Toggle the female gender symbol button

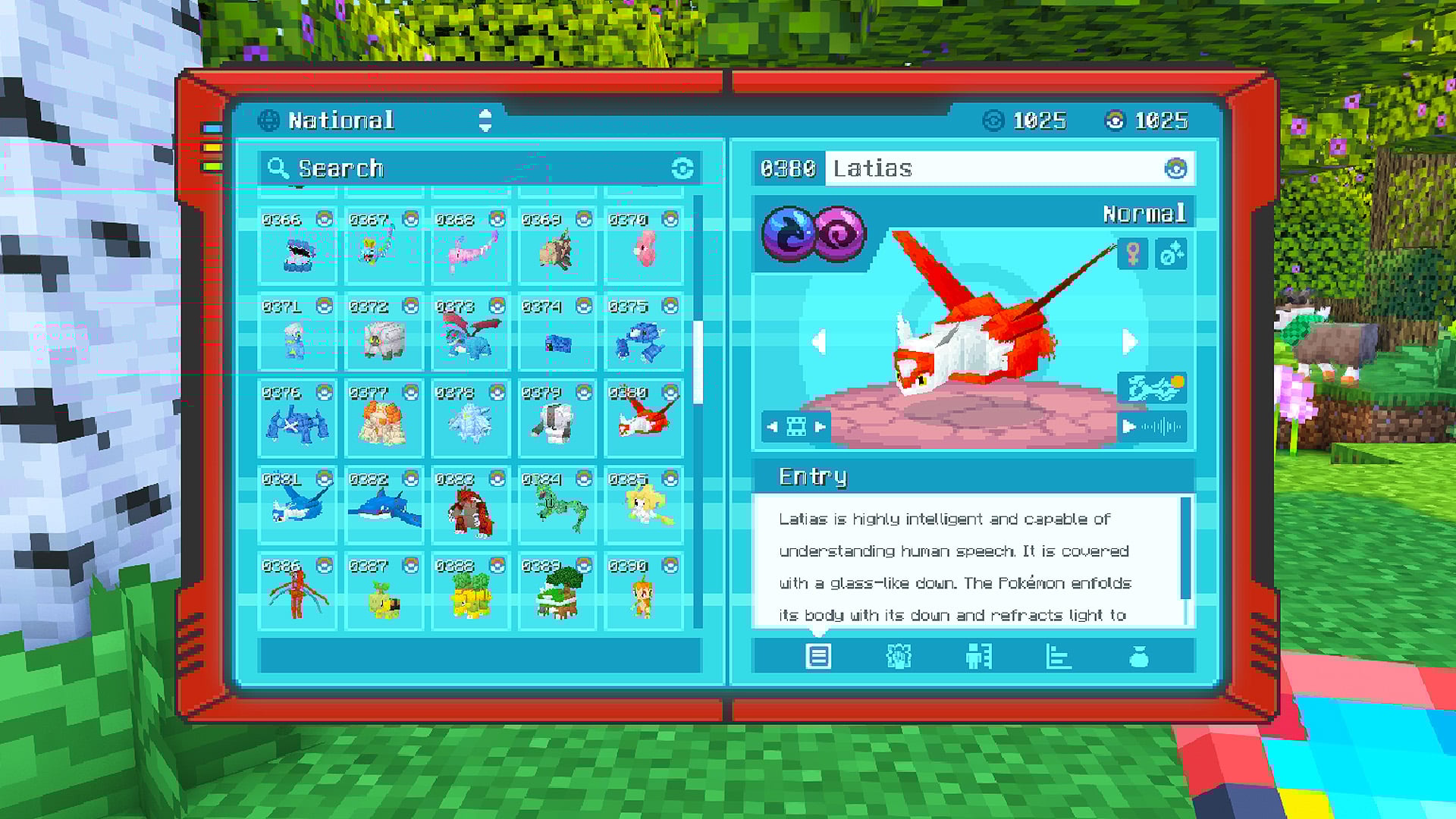click(1133, 254)
